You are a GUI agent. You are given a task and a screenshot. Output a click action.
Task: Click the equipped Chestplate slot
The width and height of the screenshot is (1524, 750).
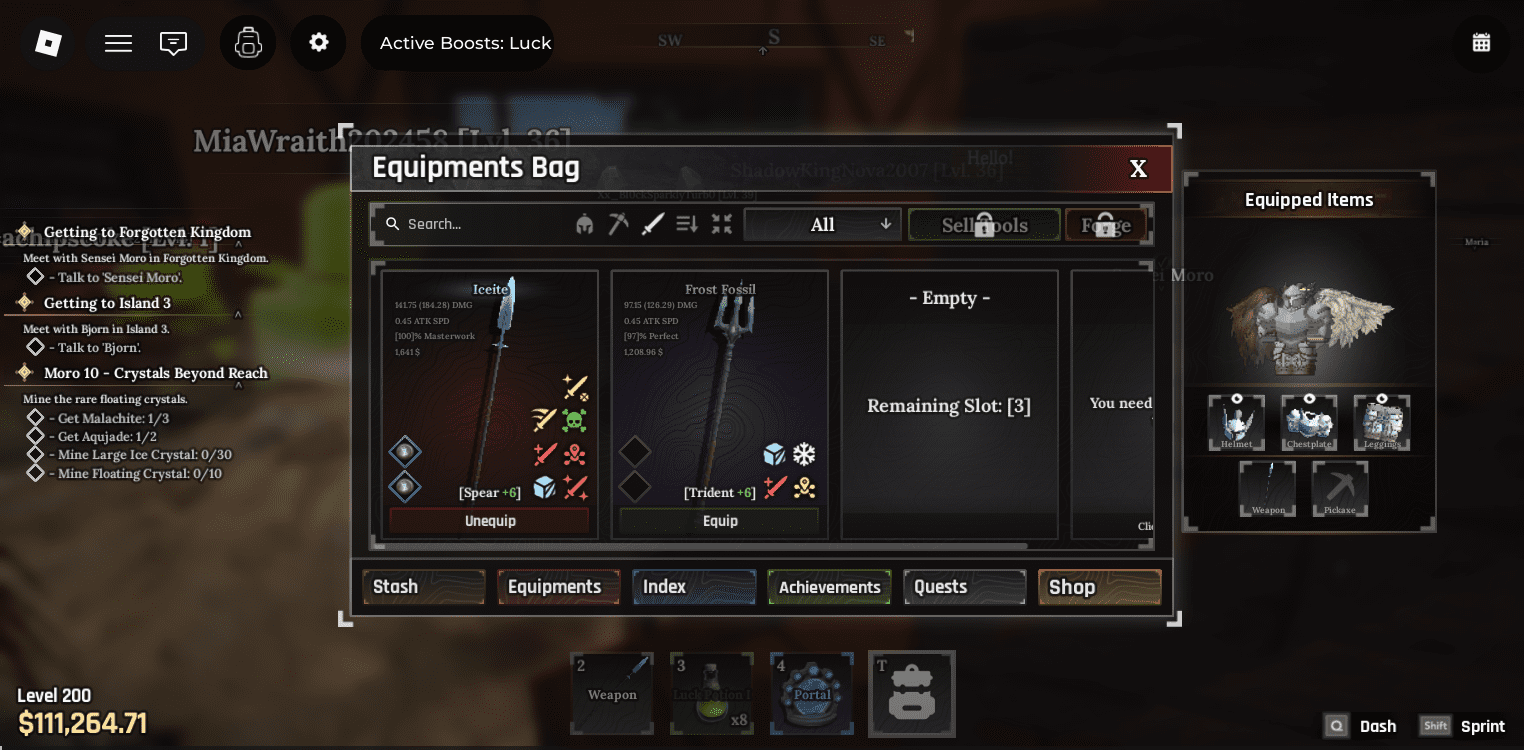(x=1309, y=422)
